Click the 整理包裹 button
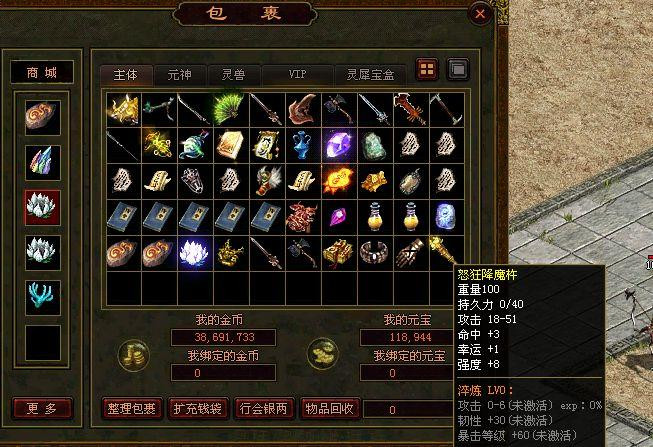653x447 pixels. 131,408
